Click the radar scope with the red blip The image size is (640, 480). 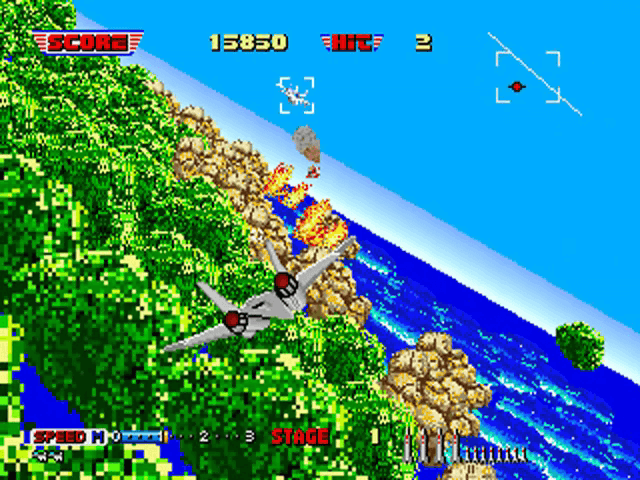coord(527,78)
